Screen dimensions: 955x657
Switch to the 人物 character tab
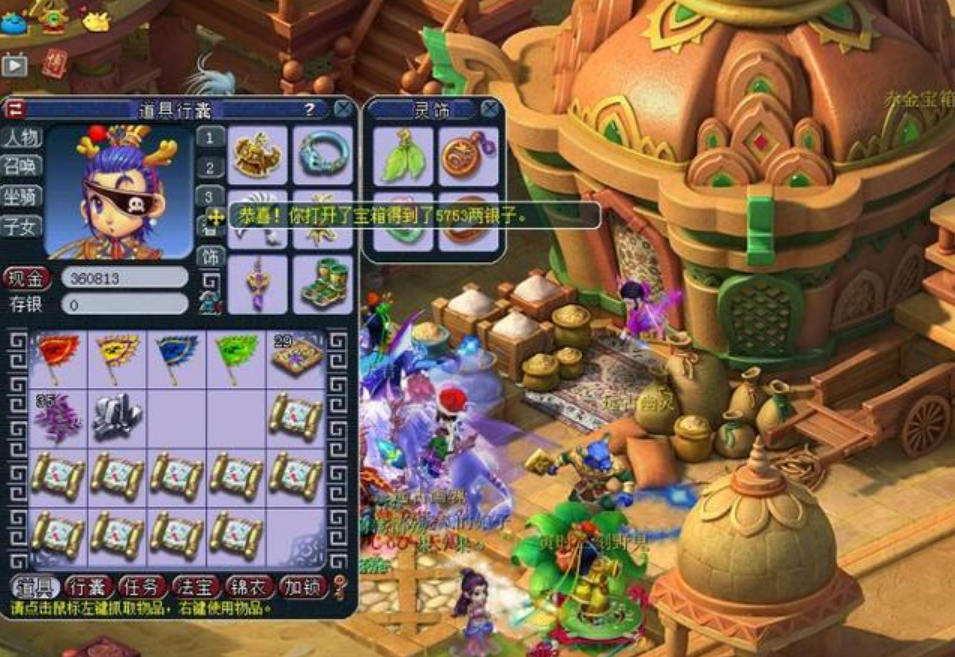coord(20,137)
